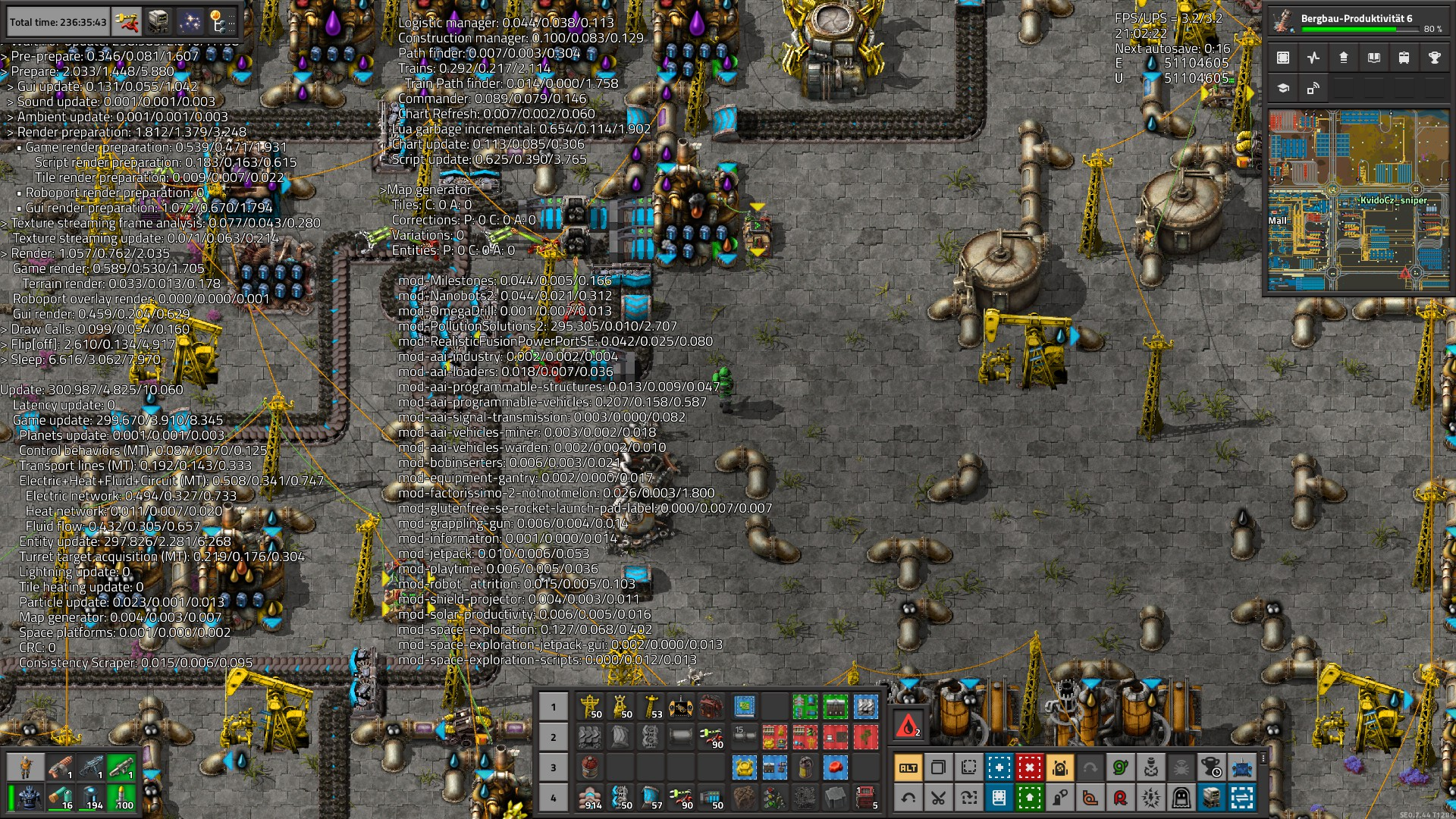Screen dimensions: 1456x819
Task: Open the graduation cap tips menu
Action: click(x=1283, y=89)
